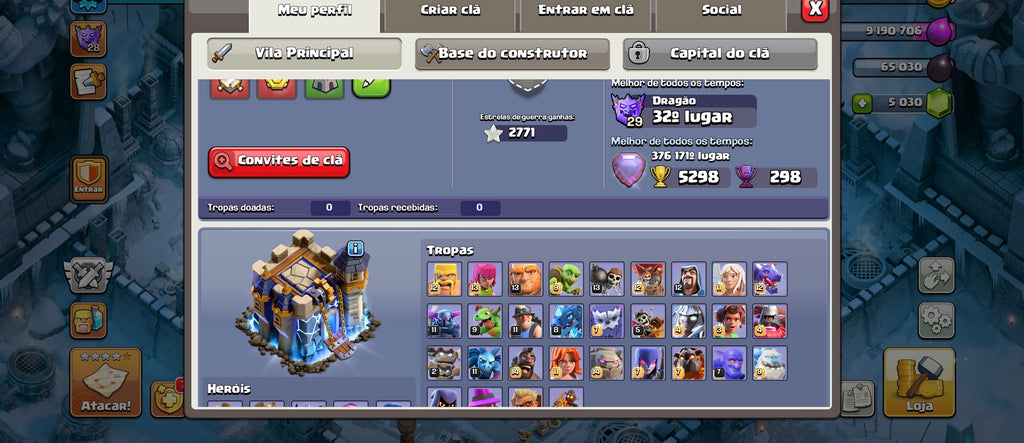Tap the Atacar! attack button

(105, 381)
